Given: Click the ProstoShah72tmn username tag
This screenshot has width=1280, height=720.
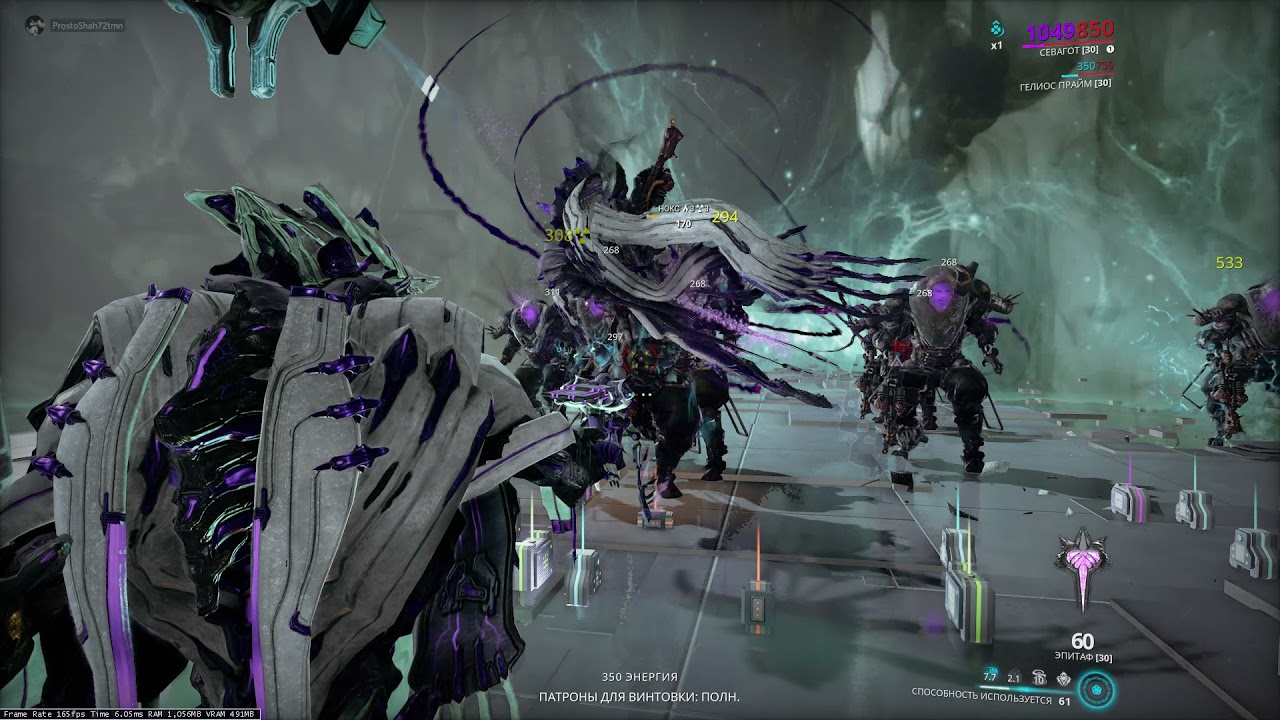Looking at the screenshot, I should click(x=87, y=25).
